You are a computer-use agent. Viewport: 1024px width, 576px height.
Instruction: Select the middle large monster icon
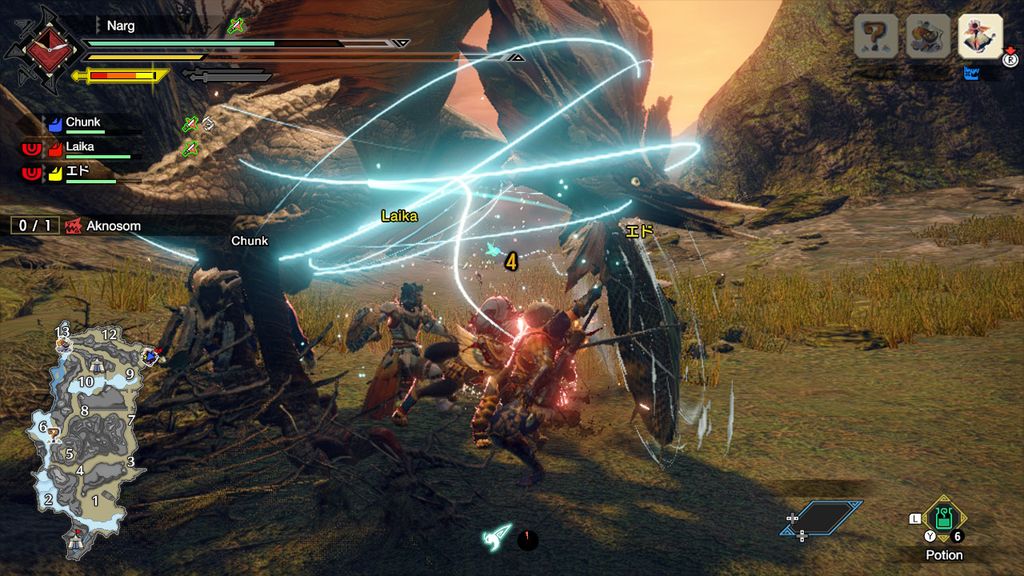pos(927,37)
